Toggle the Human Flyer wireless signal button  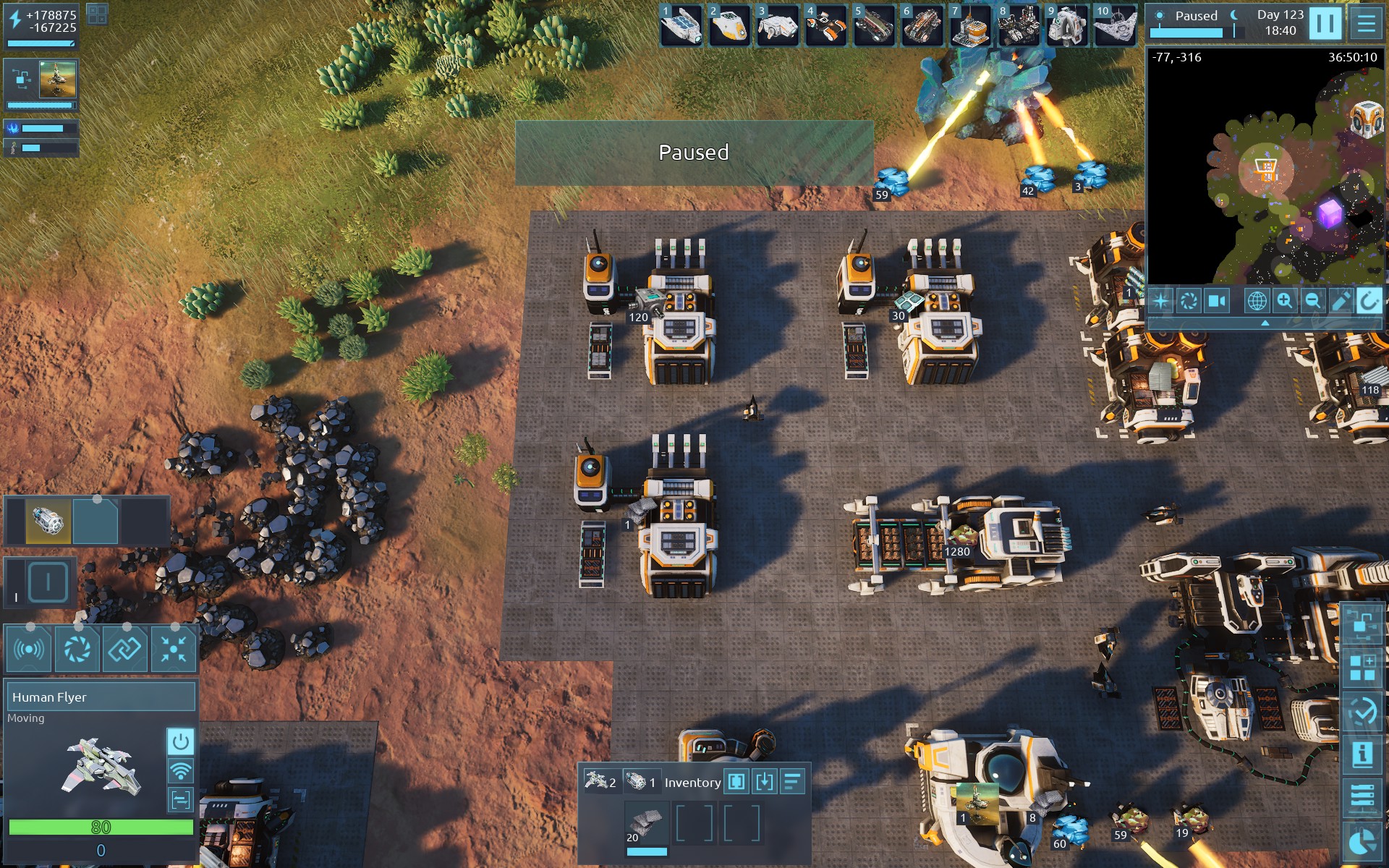point(180,771)
